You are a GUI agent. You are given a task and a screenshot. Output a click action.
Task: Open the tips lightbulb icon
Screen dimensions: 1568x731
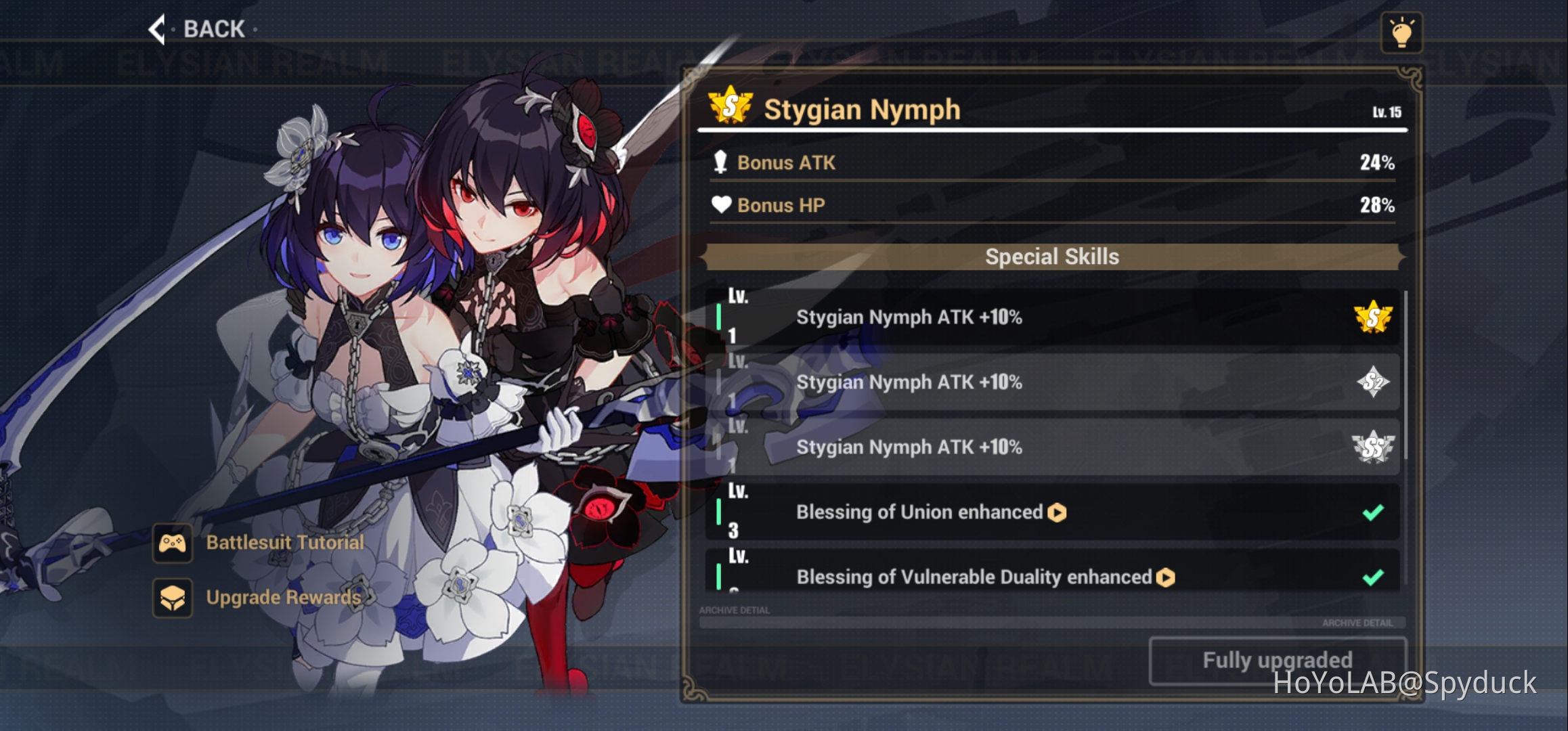click(x=1403, y=32)
